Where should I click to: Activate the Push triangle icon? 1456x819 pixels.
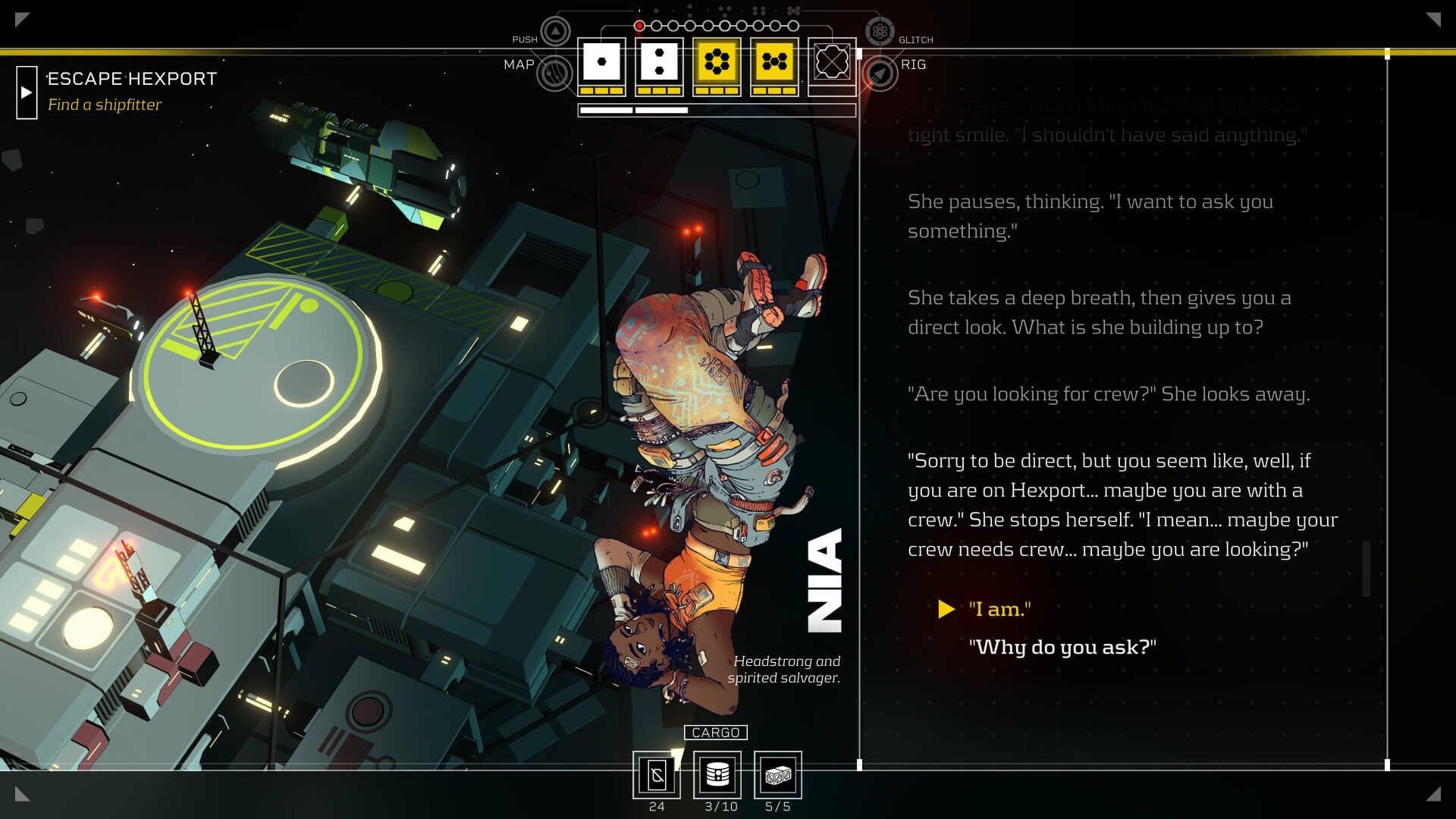click(x=555, y=32)
